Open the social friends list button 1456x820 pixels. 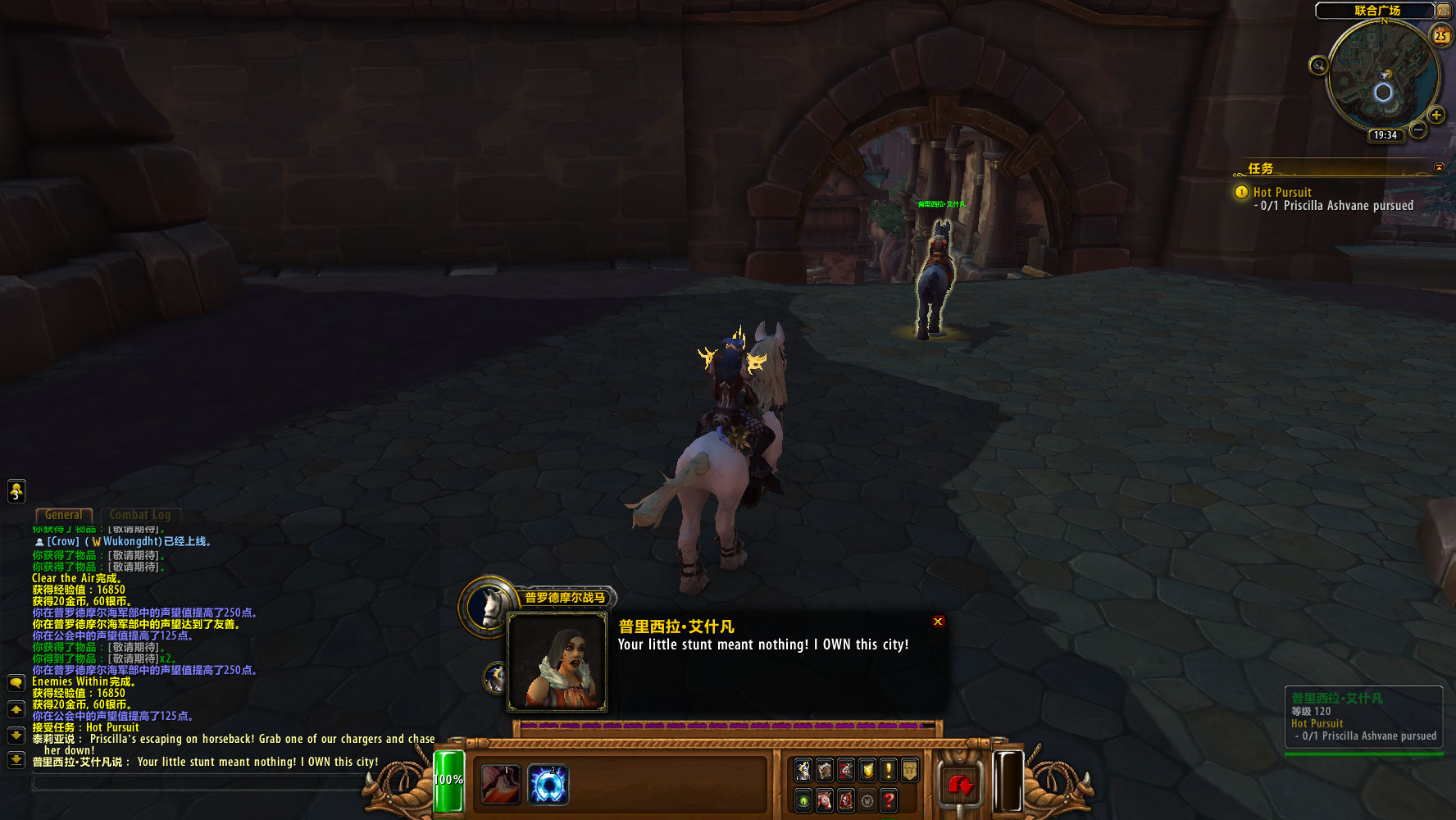(16, 491)
